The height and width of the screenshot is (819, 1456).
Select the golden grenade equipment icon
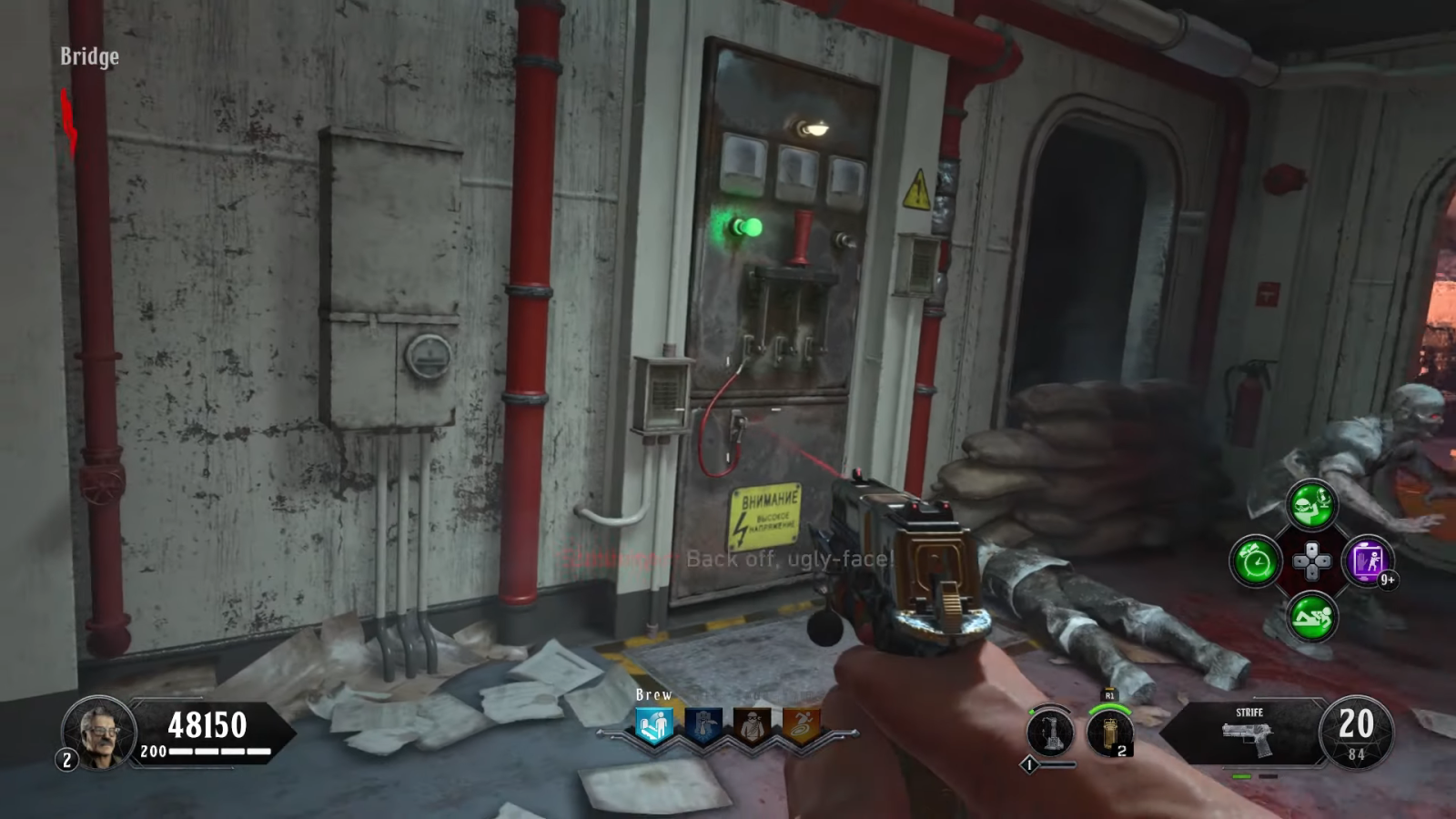(1110, 733)
